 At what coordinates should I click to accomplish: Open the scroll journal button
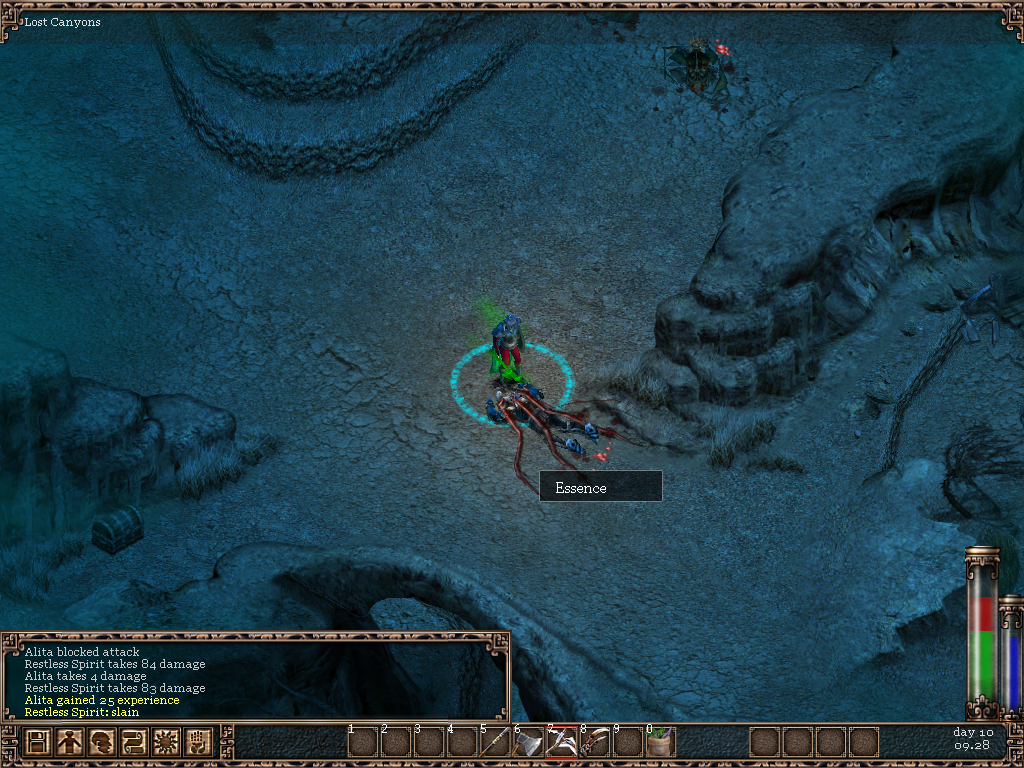click(x=135, y=743)
